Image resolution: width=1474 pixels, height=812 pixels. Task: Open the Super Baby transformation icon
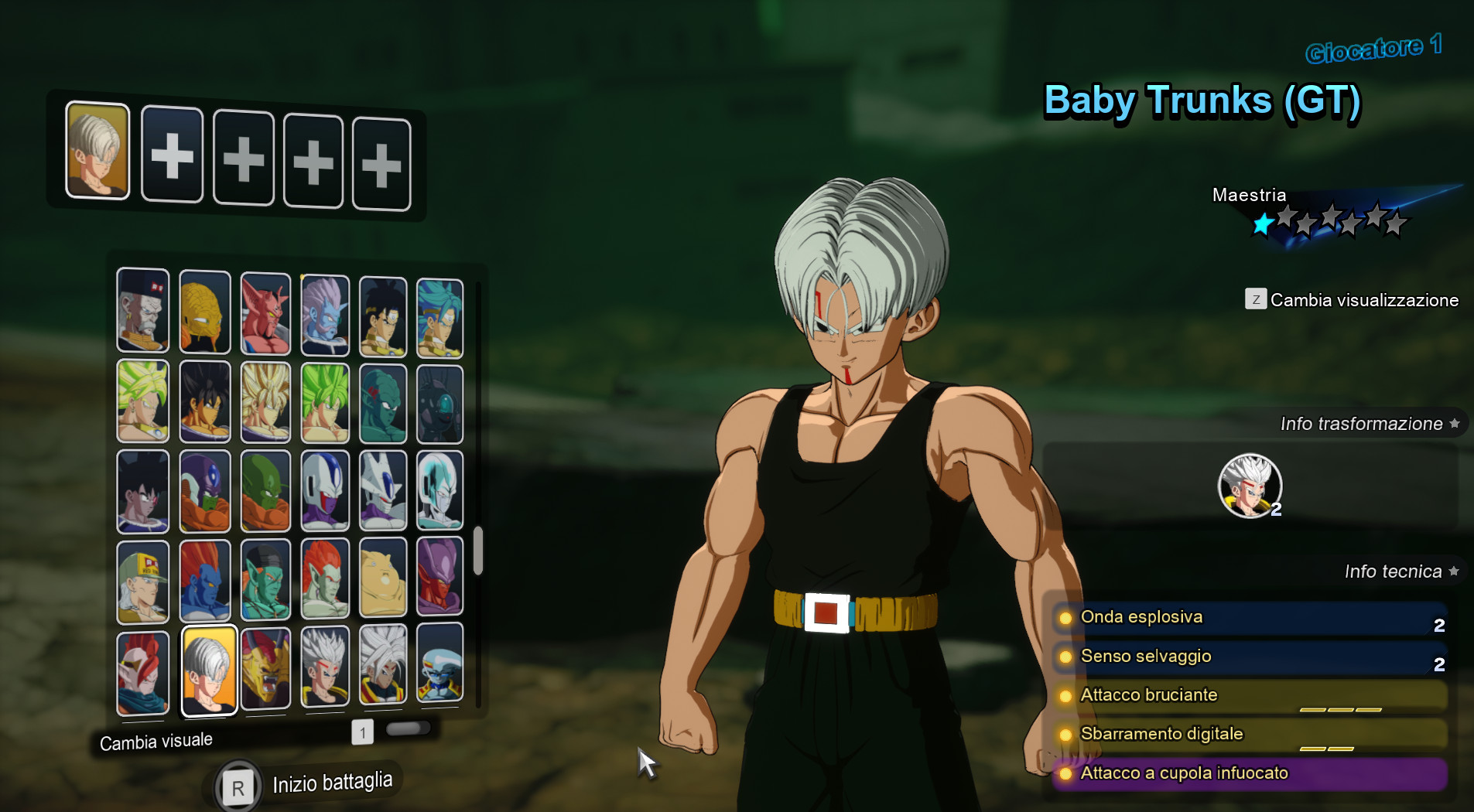tap(1250, 486)
